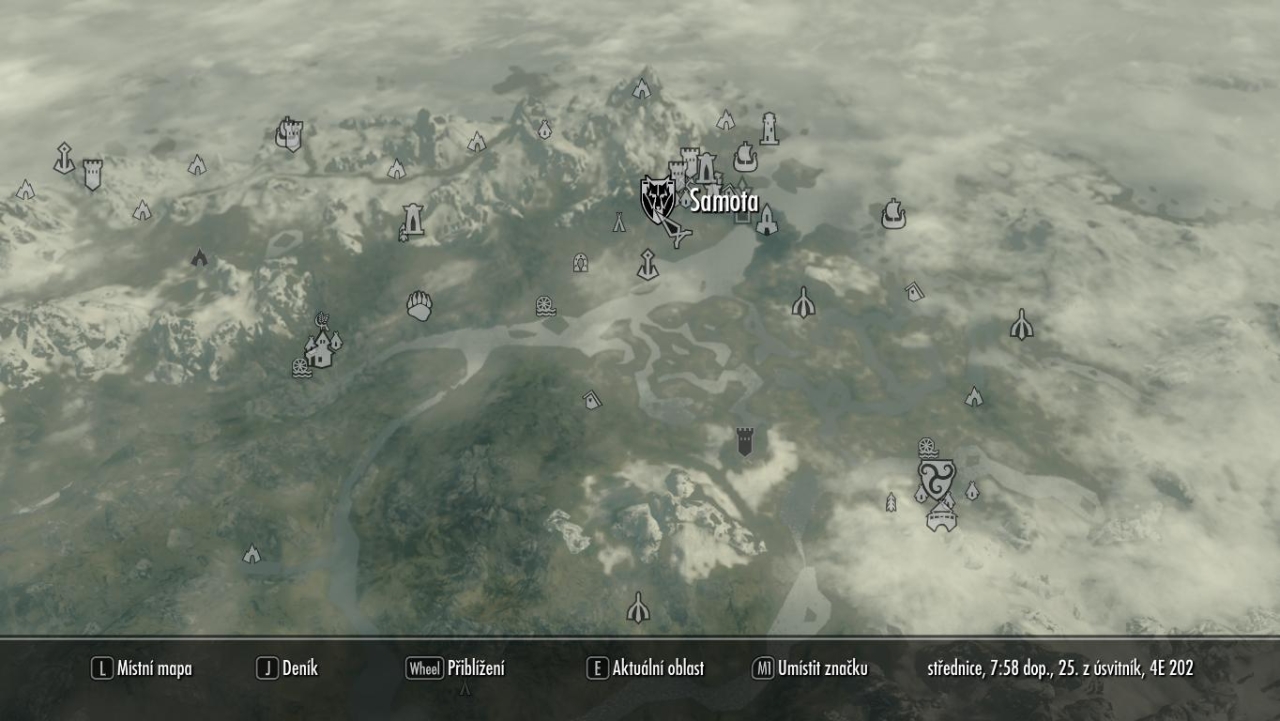The width and height of the screenshot is (1280, 721).
Task: Select the dark undiscovered fort tower marker
Action: [x=744, y=441]
